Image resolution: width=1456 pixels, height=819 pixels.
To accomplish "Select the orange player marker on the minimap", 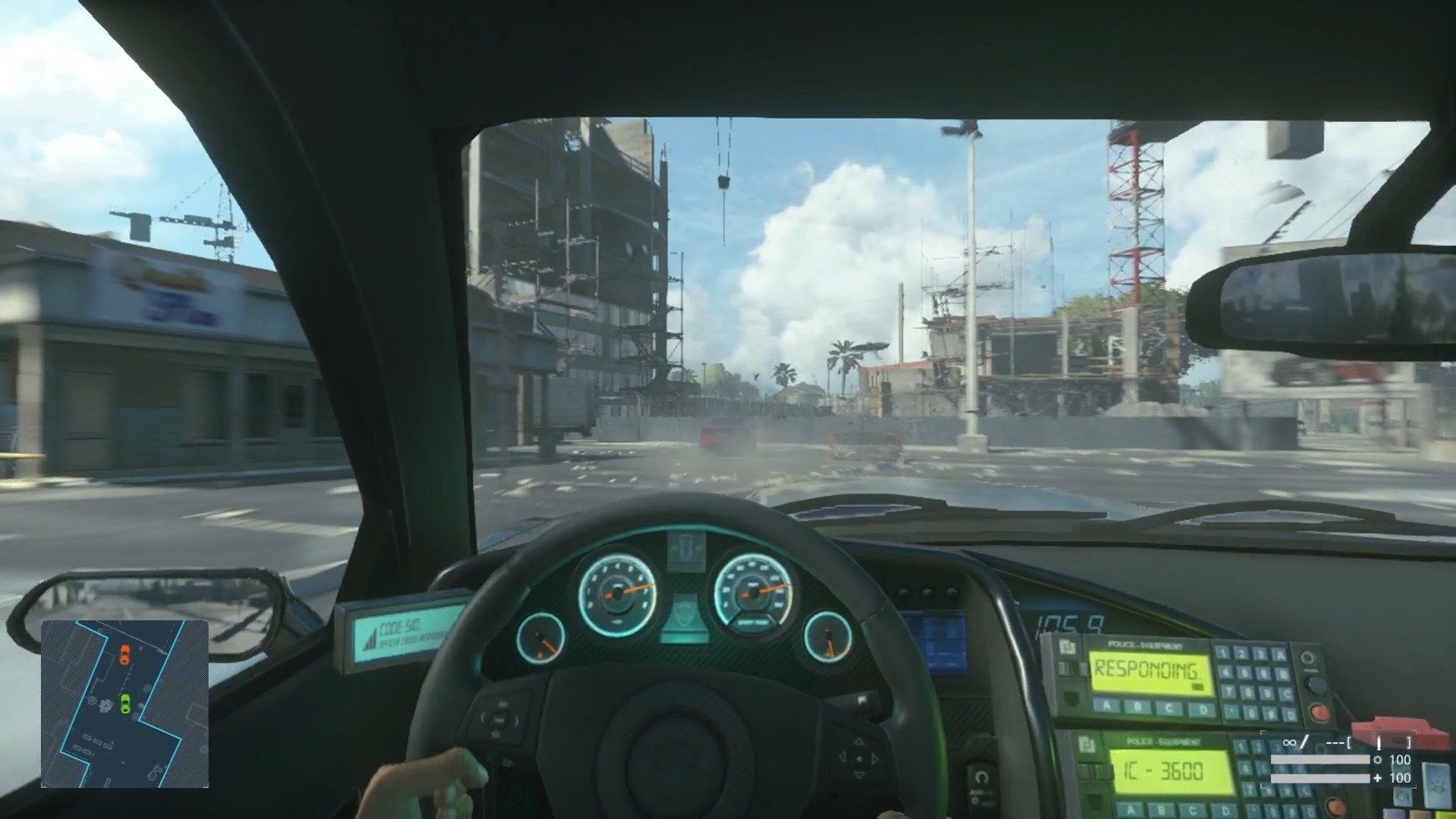I will [x=125, y=654].
